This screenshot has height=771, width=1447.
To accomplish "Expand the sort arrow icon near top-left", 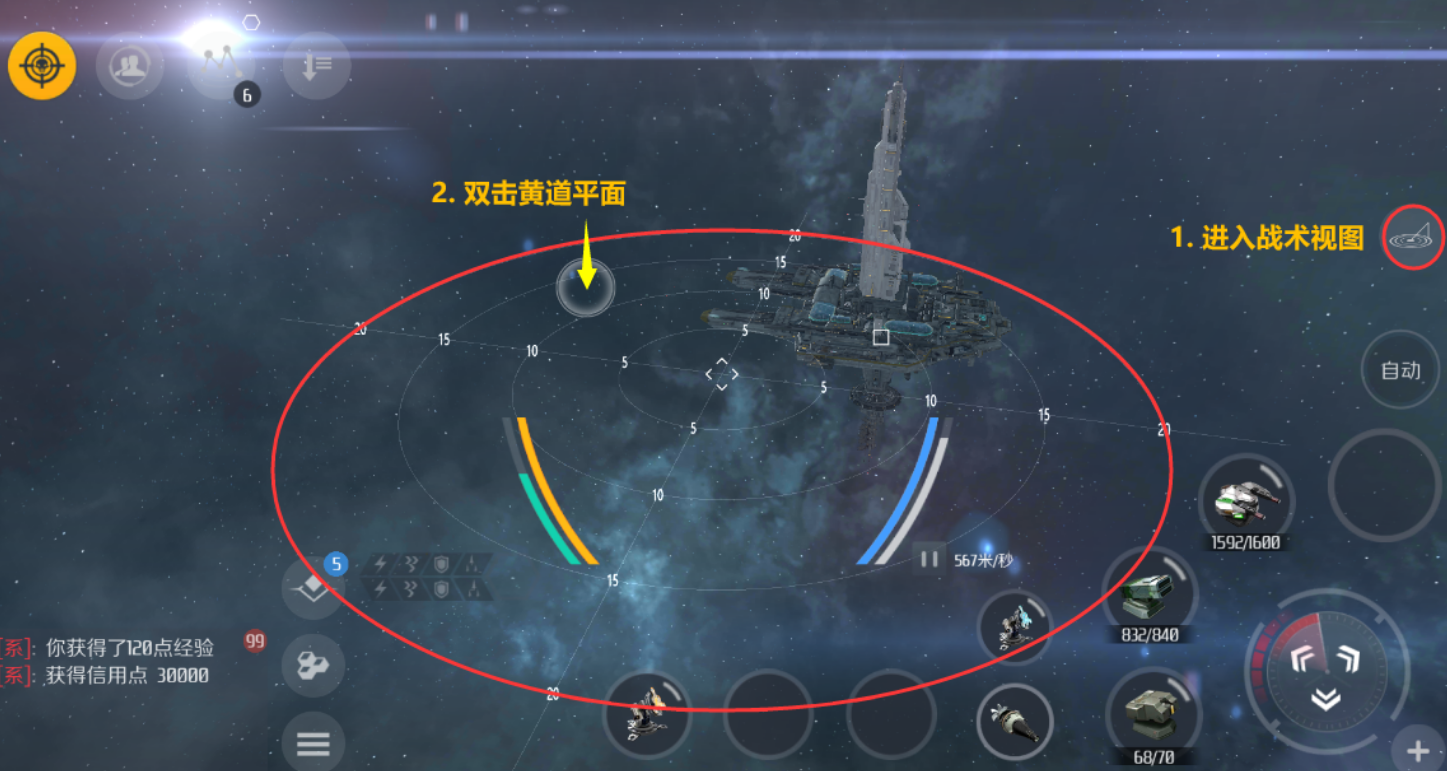I will (316, 66).
